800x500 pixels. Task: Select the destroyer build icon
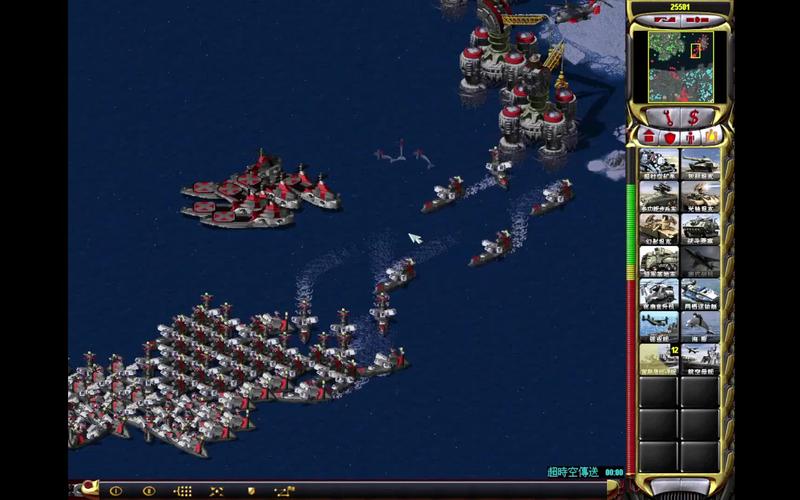659,326
